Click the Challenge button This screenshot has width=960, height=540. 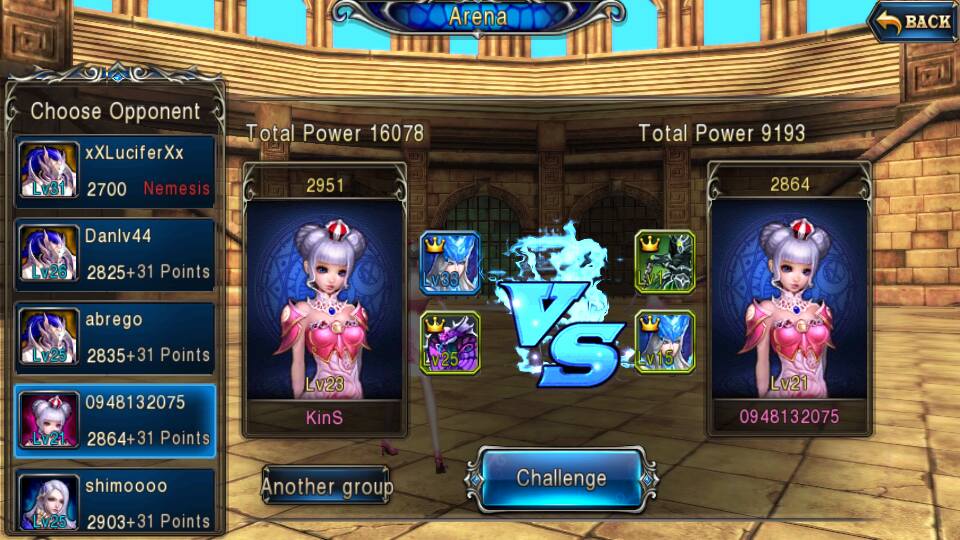[561, 479]
